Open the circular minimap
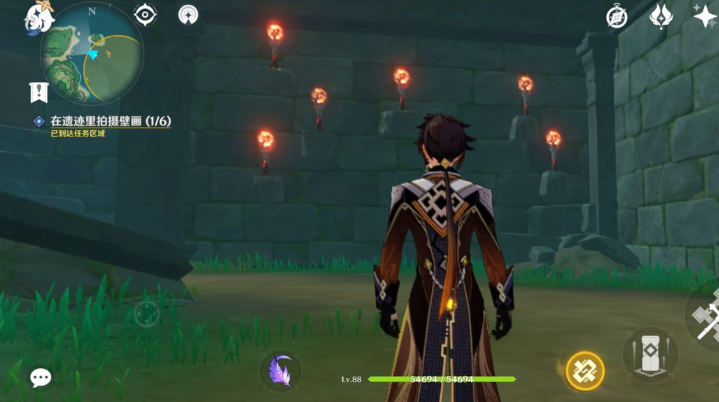 92,52
